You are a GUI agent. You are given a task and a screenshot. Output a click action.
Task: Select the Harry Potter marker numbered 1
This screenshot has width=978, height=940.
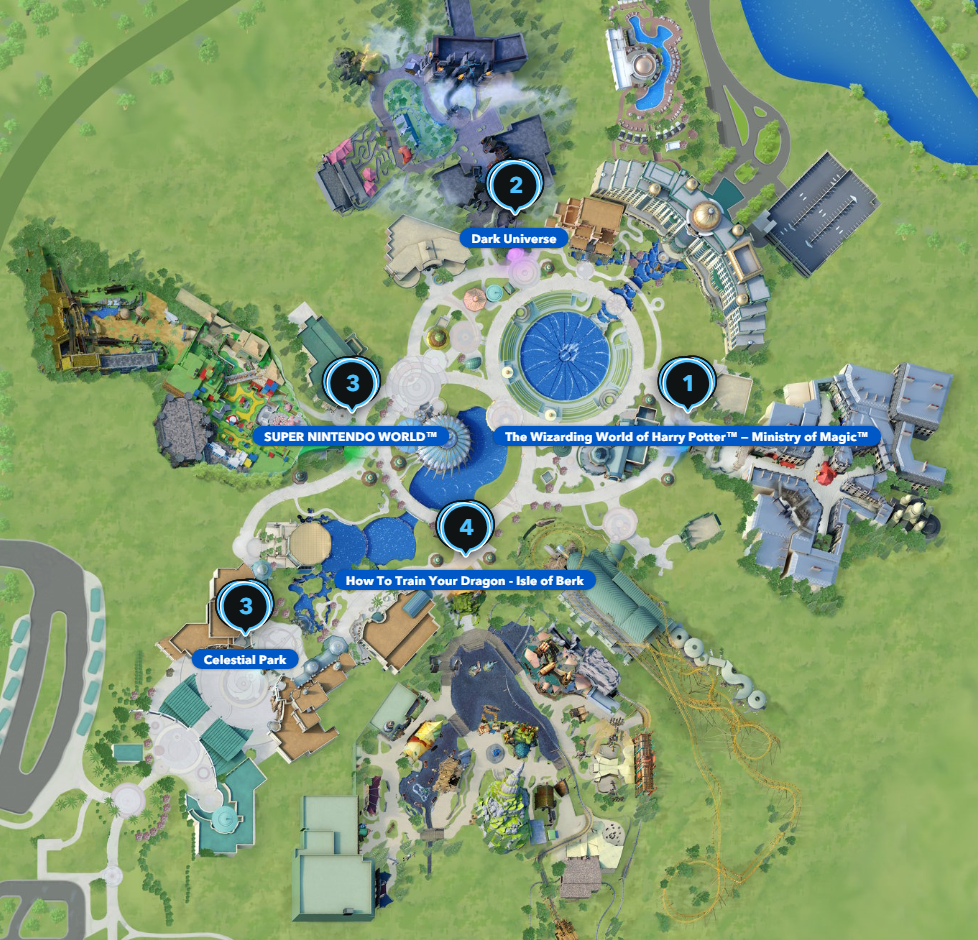[x=687, y=383]
